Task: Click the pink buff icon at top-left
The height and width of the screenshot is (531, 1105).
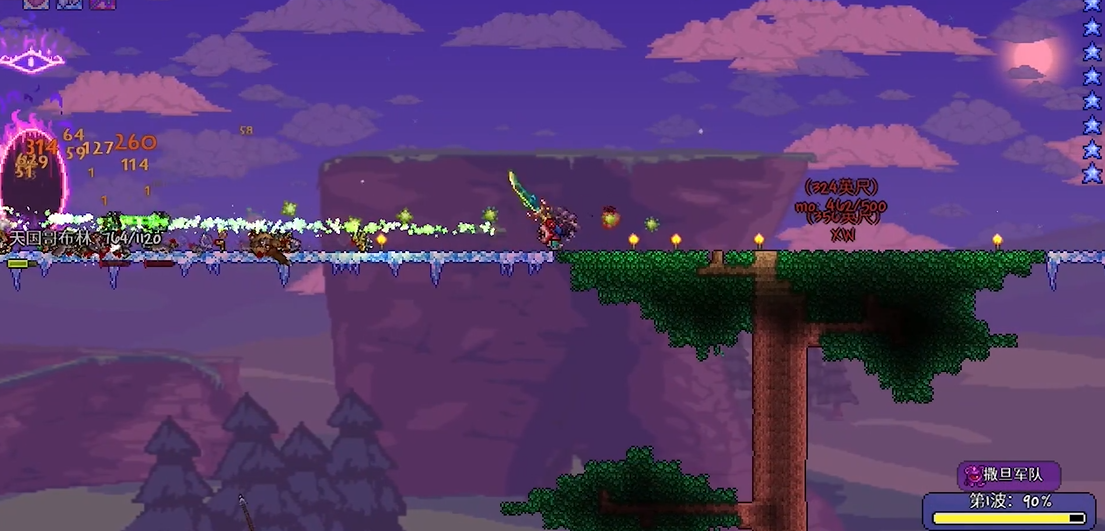Action: [36, 3]
